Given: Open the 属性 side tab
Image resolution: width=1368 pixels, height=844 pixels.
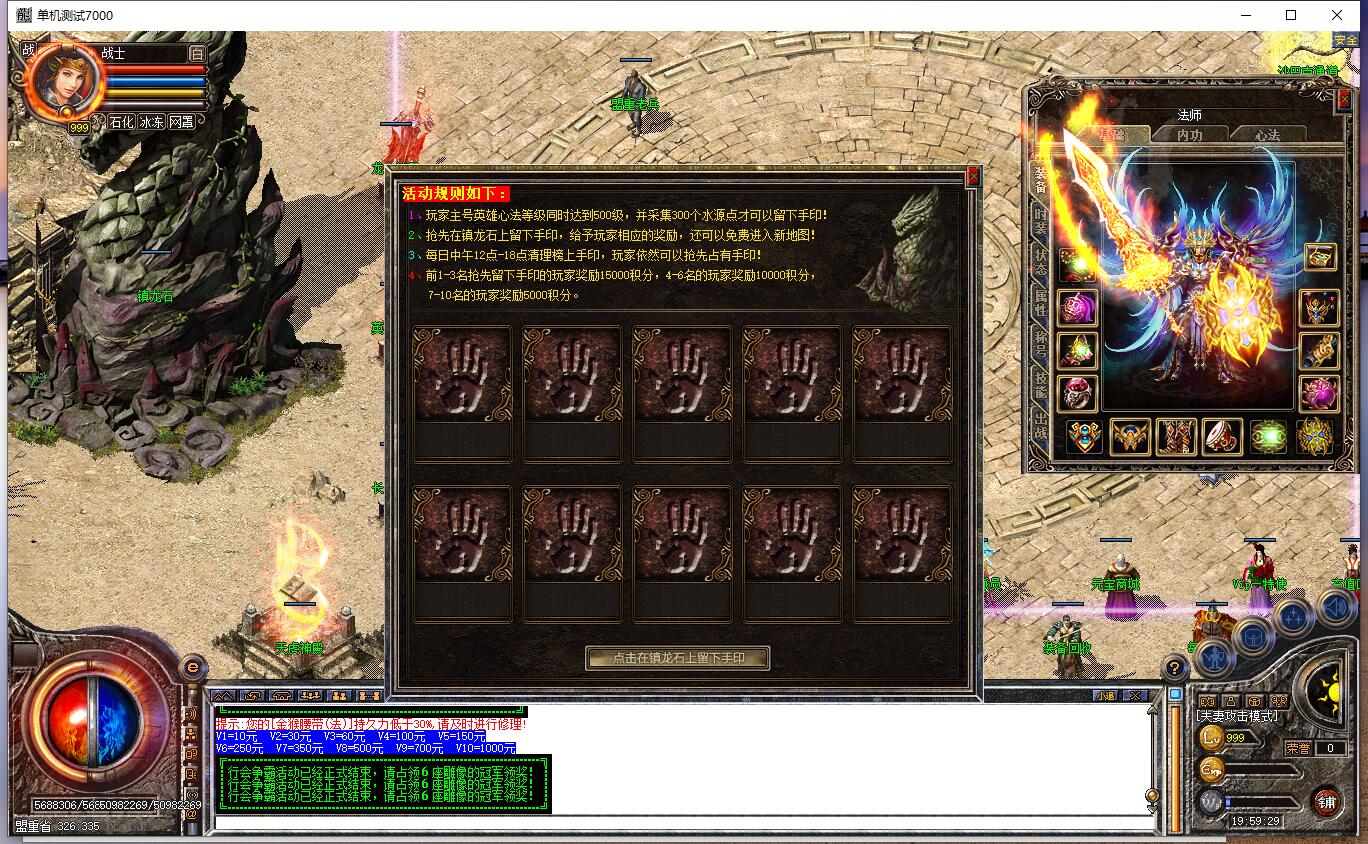Looking at the screenshot, I should pos(1040,306).
